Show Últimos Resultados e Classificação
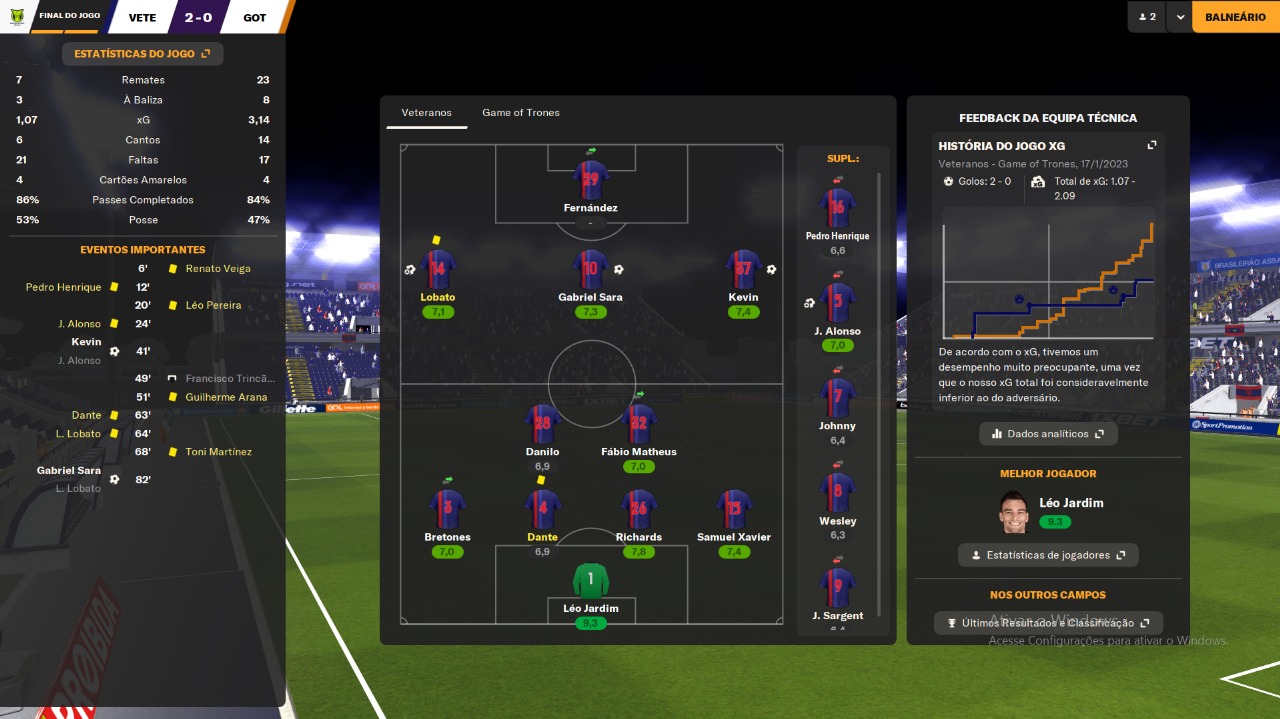The width and height of the screenshot is (1280, 719). pyautogui.click(x=1048, y=623)
